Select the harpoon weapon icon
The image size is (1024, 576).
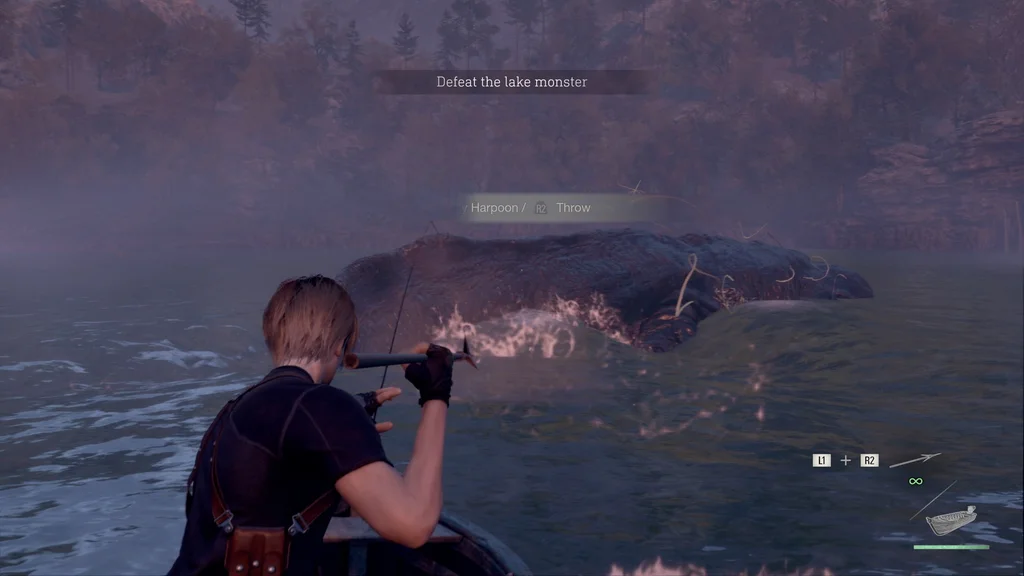click(x=915, y=460)
